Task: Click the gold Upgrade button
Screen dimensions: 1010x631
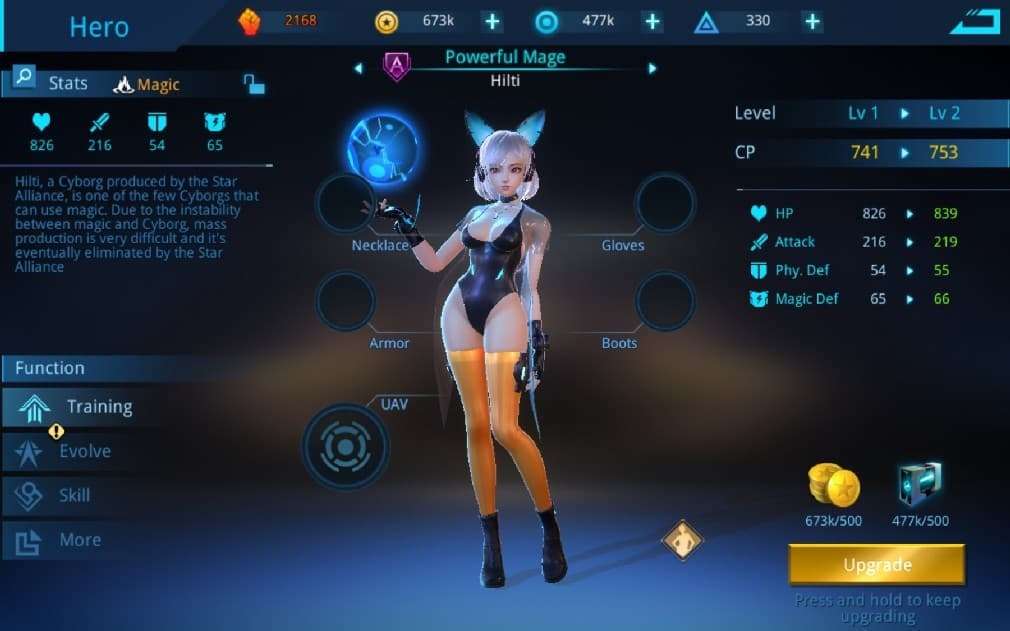Action: [876, 565]
